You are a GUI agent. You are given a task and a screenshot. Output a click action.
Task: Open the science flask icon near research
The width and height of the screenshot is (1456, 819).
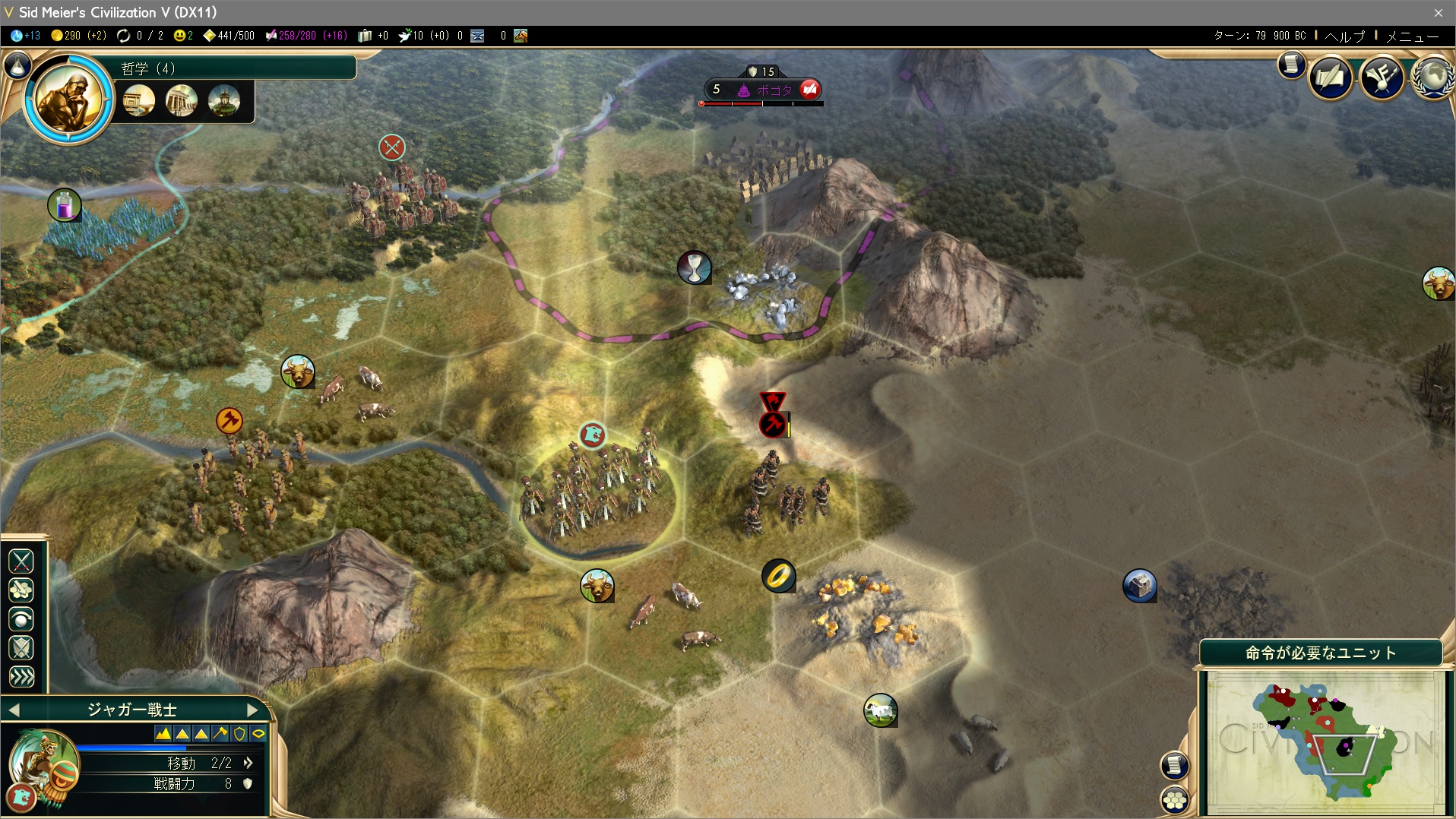pos(17,66)
